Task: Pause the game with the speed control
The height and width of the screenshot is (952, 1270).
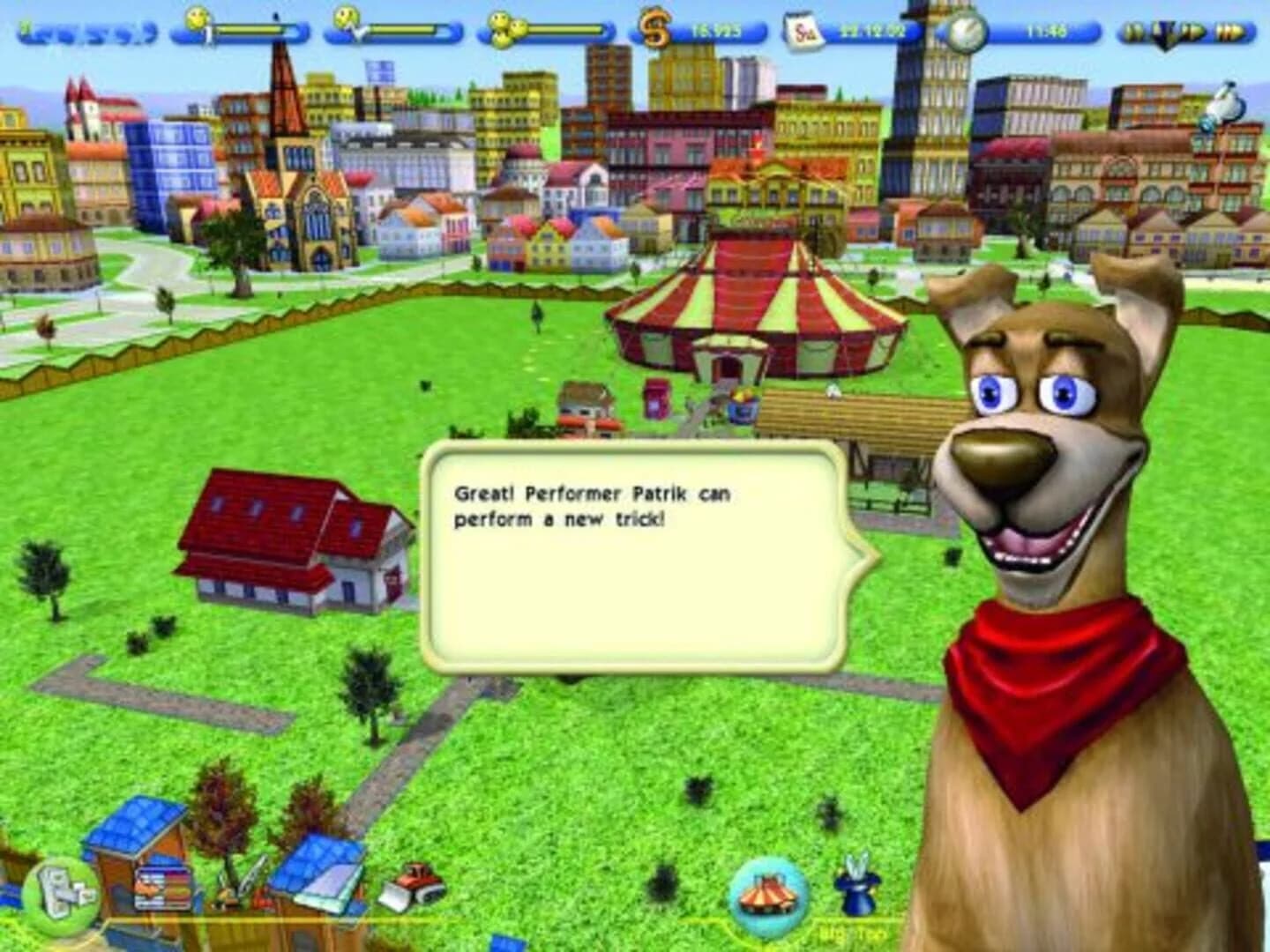Action: [1132, 29]
